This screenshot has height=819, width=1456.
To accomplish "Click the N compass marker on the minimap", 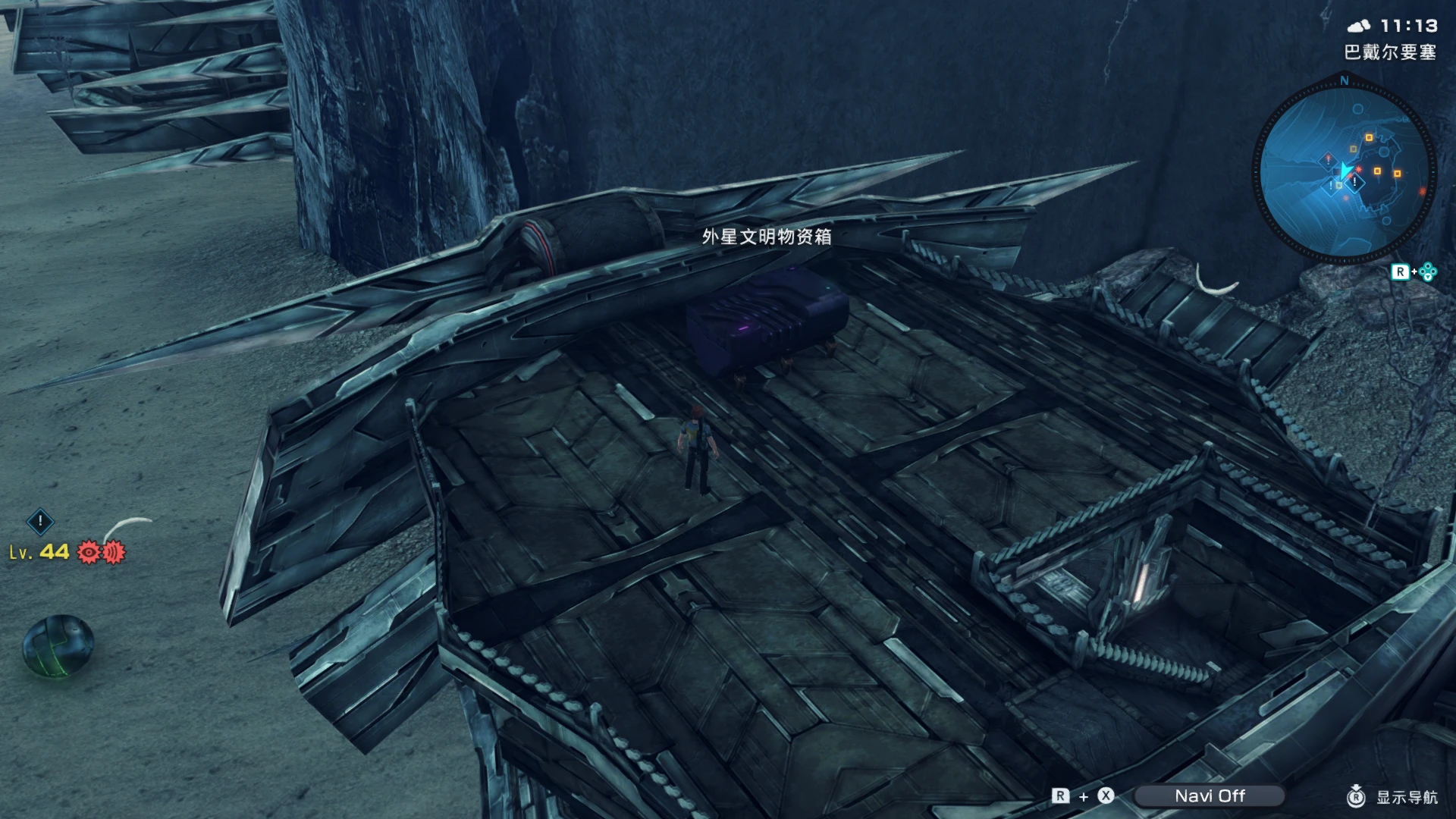I will (x=1345, y=80).
